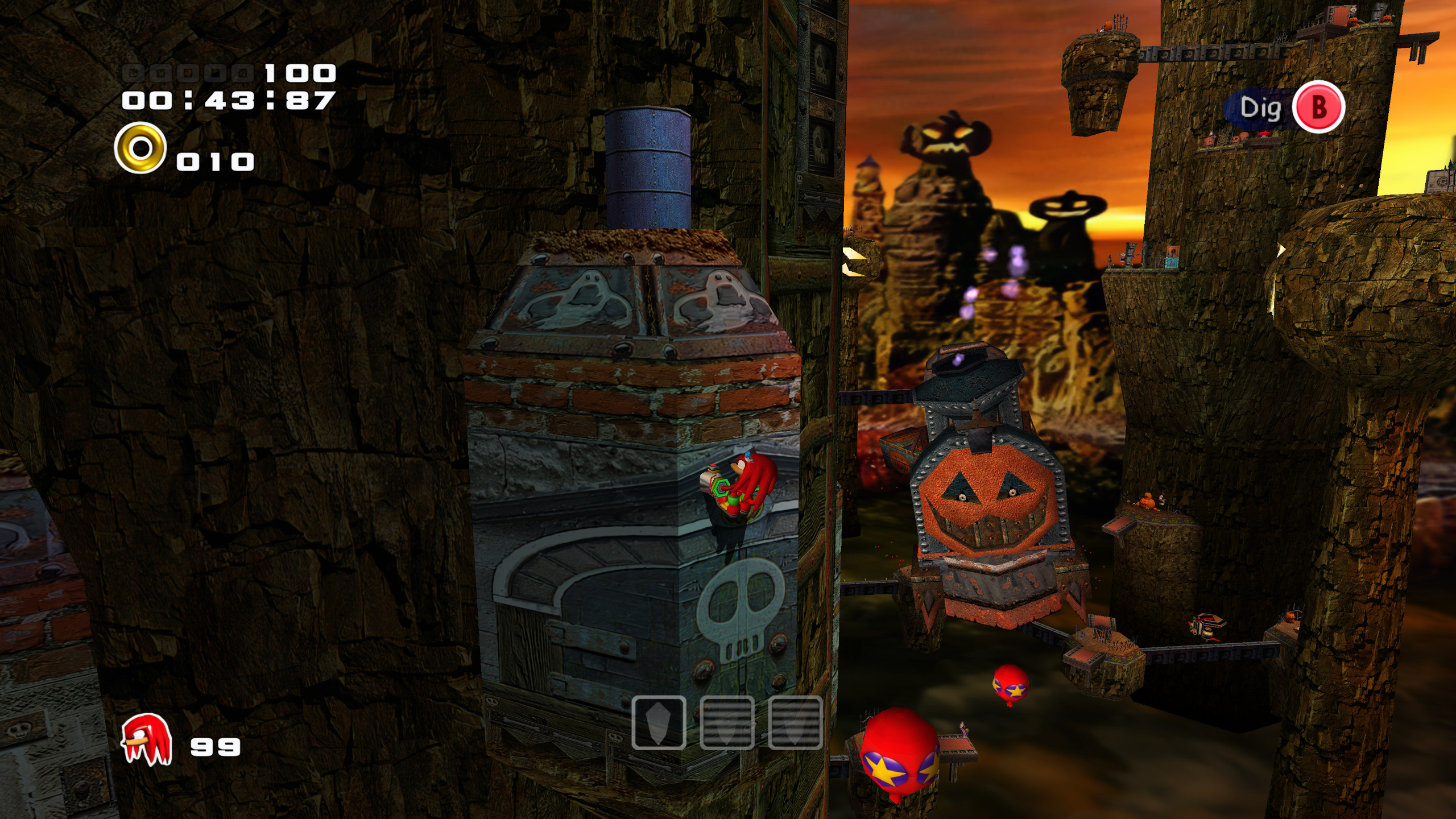This screenshot has width=1456, height=819.
Task: Expand the timer reading 00:43:87
Action: coord(227,100)
